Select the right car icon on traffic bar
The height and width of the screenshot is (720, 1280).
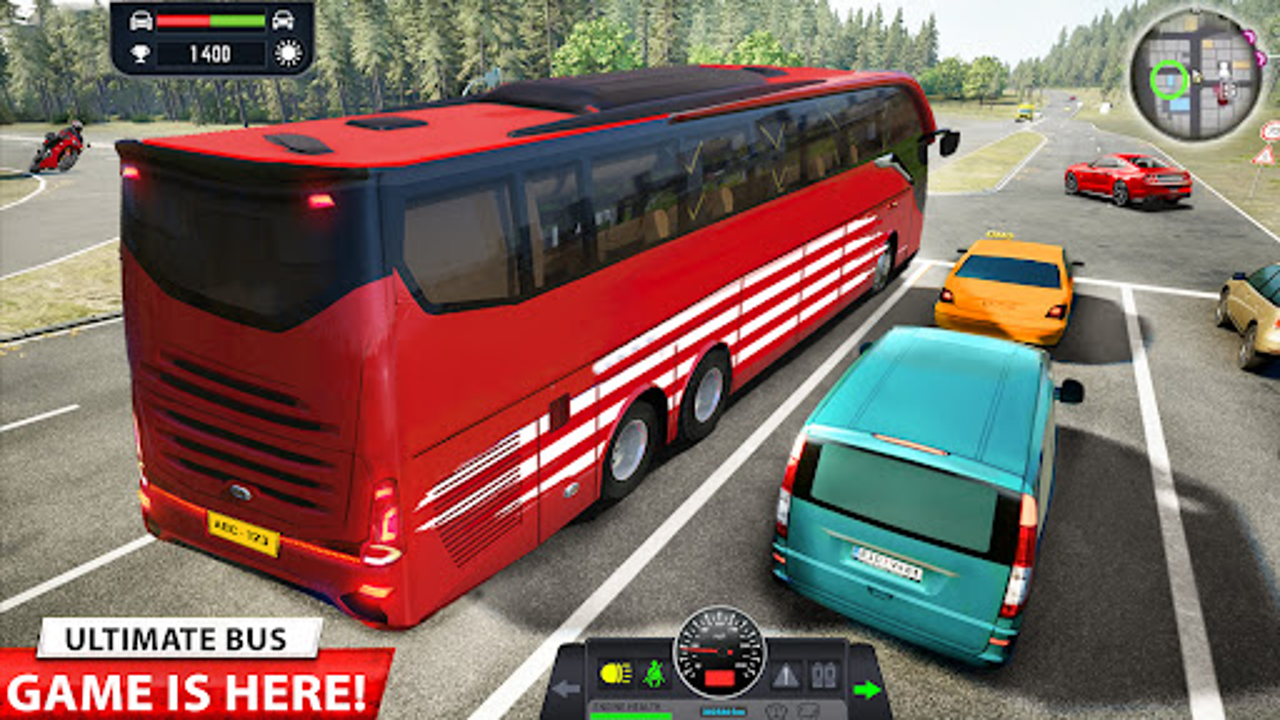284,19
